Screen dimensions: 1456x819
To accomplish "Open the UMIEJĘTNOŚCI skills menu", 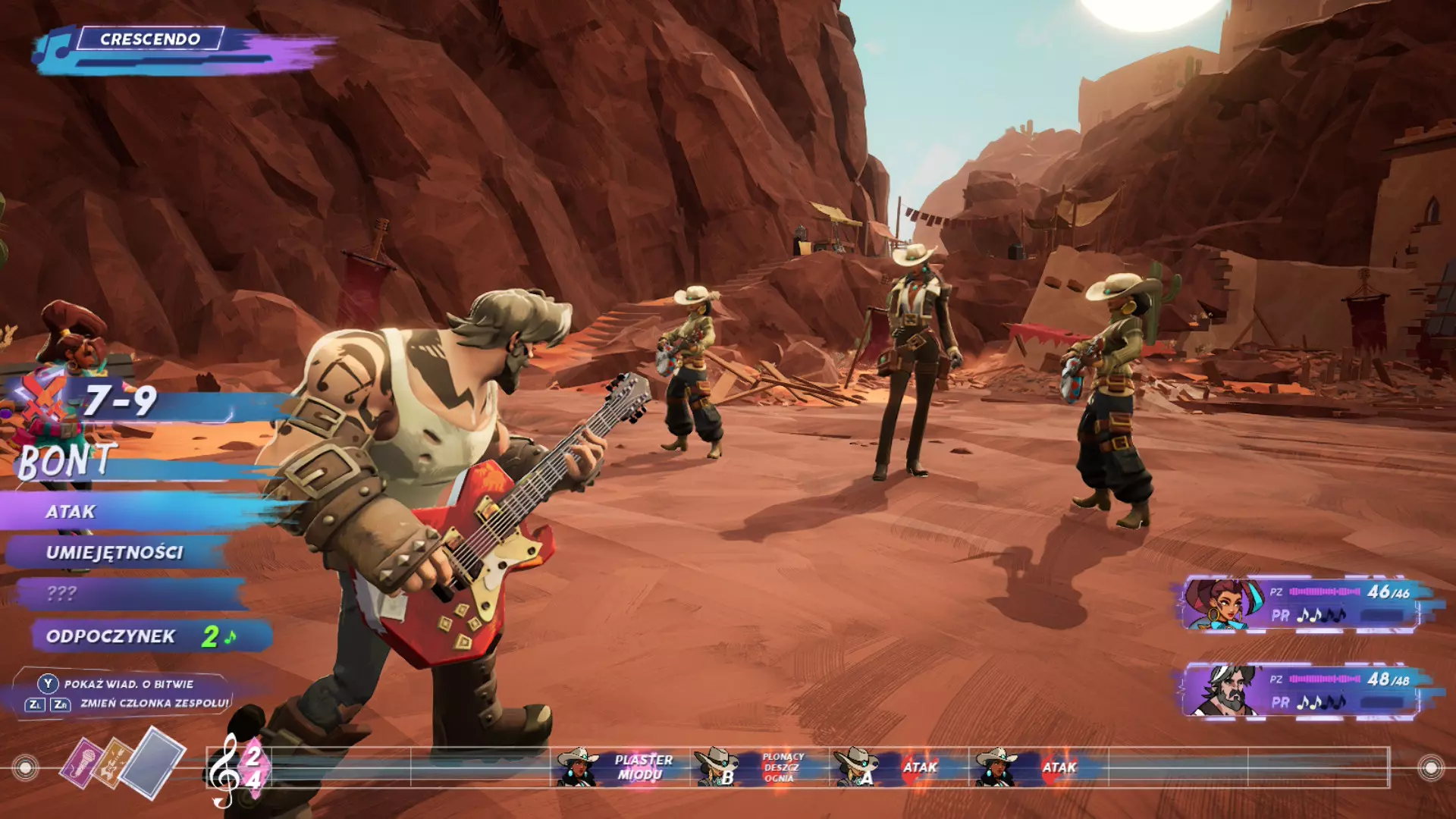I will [115, 553].
